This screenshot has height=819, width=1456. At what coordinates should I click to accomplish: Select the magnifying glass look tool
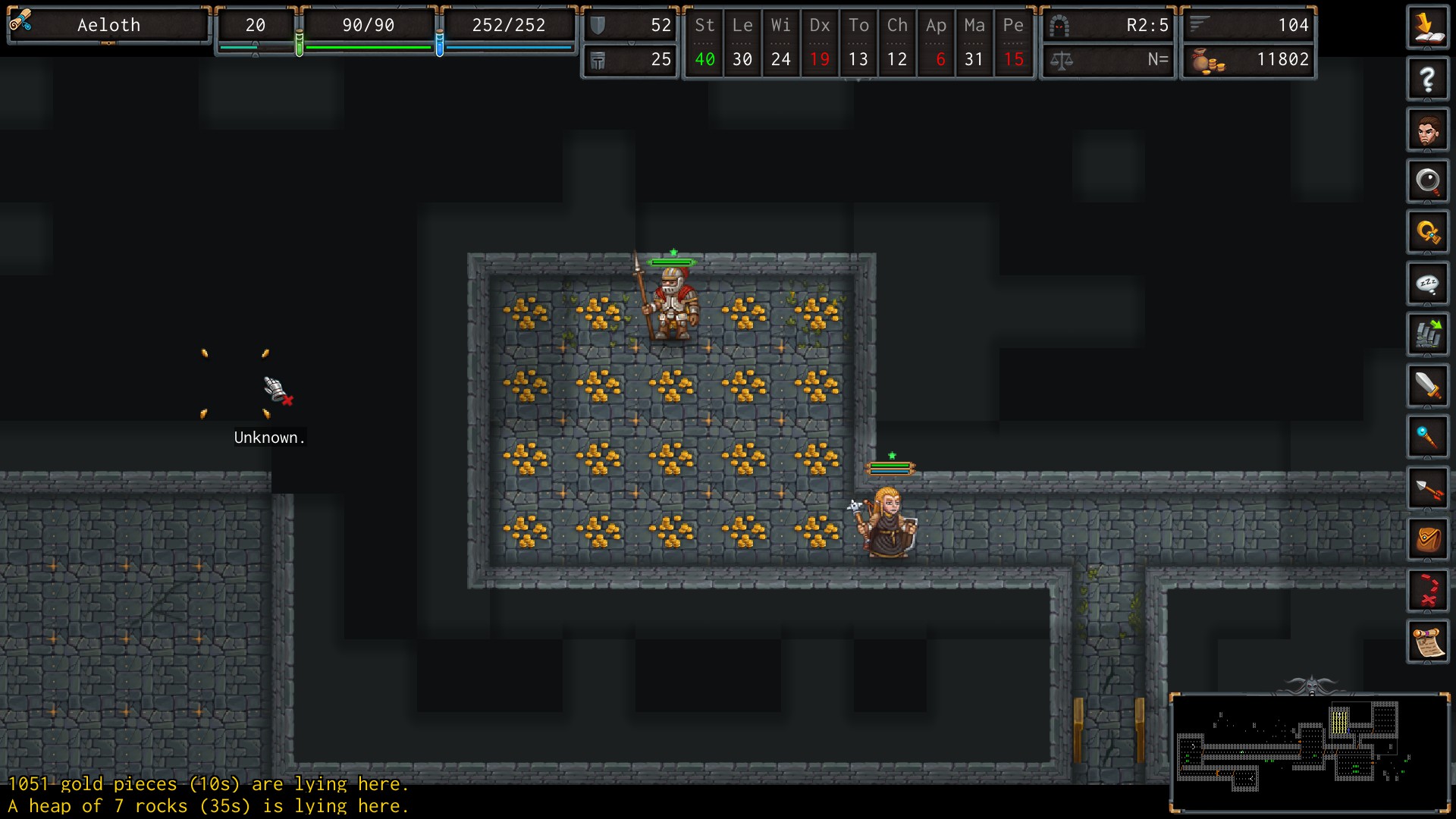[1427, 180]
